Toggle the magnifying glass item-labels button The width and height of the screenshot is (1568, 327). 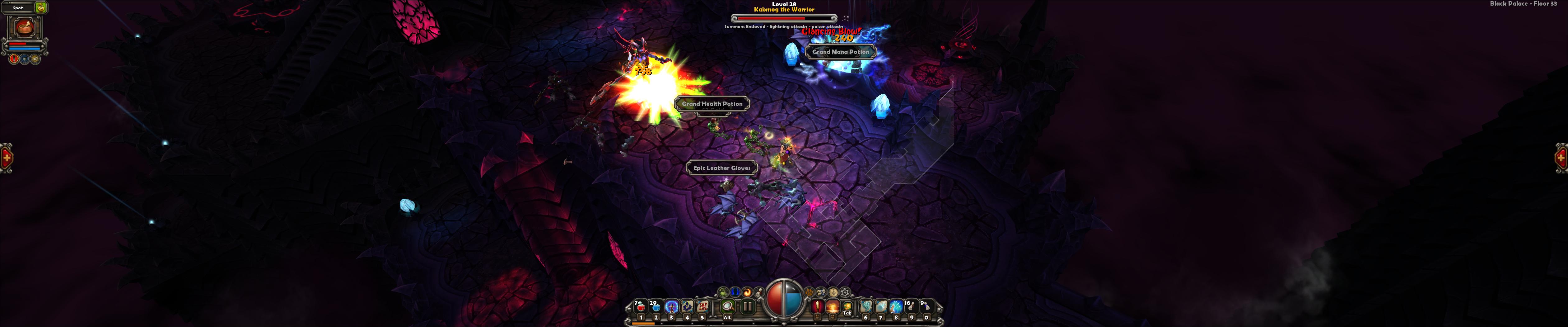[727, 307]
